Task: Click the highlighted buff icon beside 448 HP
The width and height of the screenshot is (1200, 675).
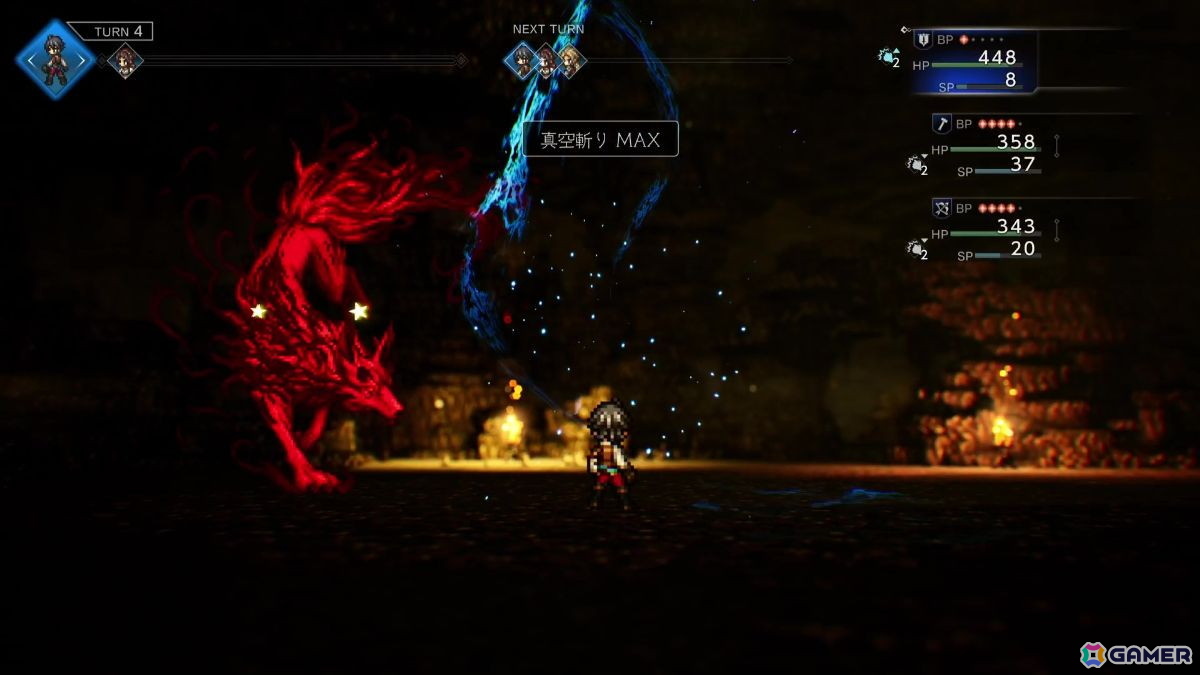Action: (x=889, y=58)
